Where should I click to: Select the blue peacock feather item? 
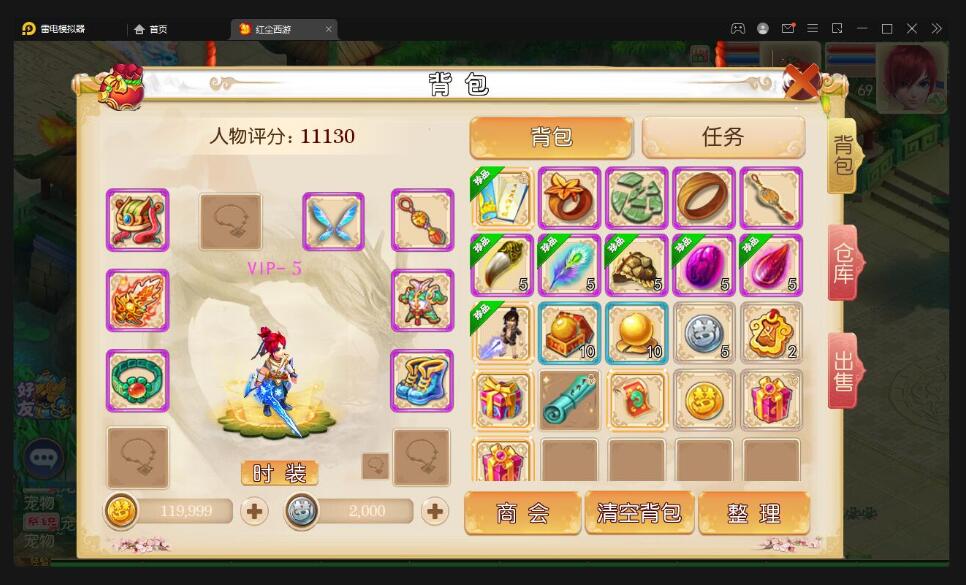coord(569,265)
